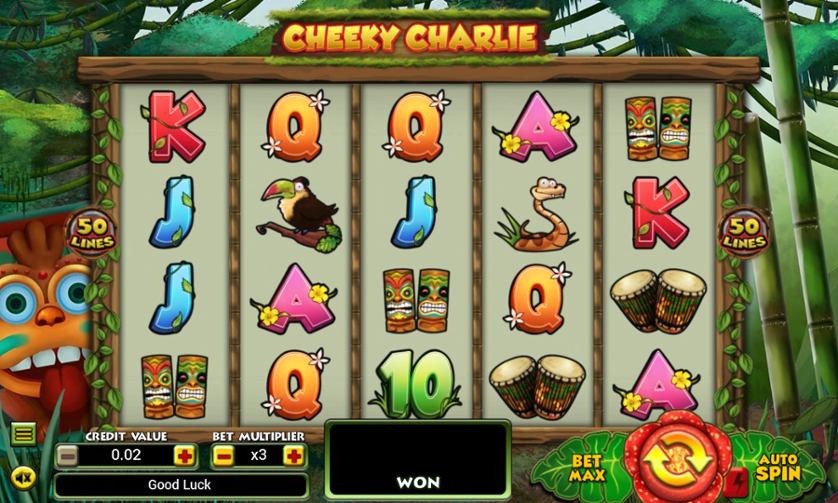
Task: Open the green menu button
Action: (23, 434)
